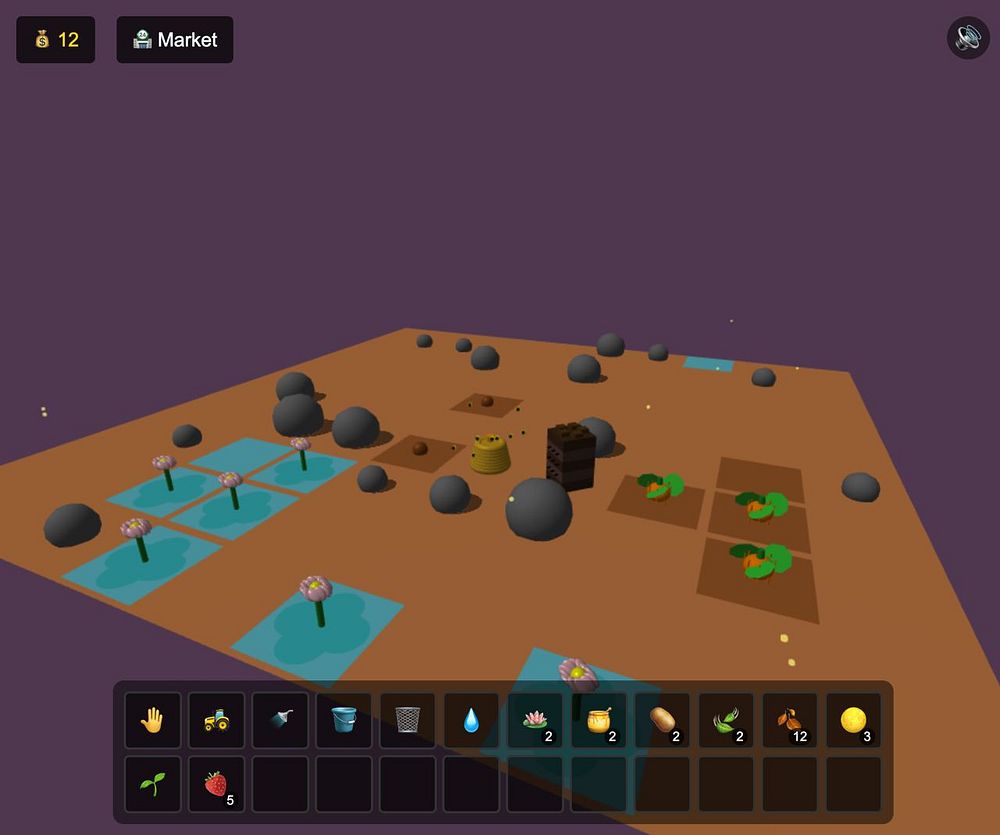Viewport: 1000px width, 835px height.
Task: Toggle the sound speaker icon
Action: (968, 38)
